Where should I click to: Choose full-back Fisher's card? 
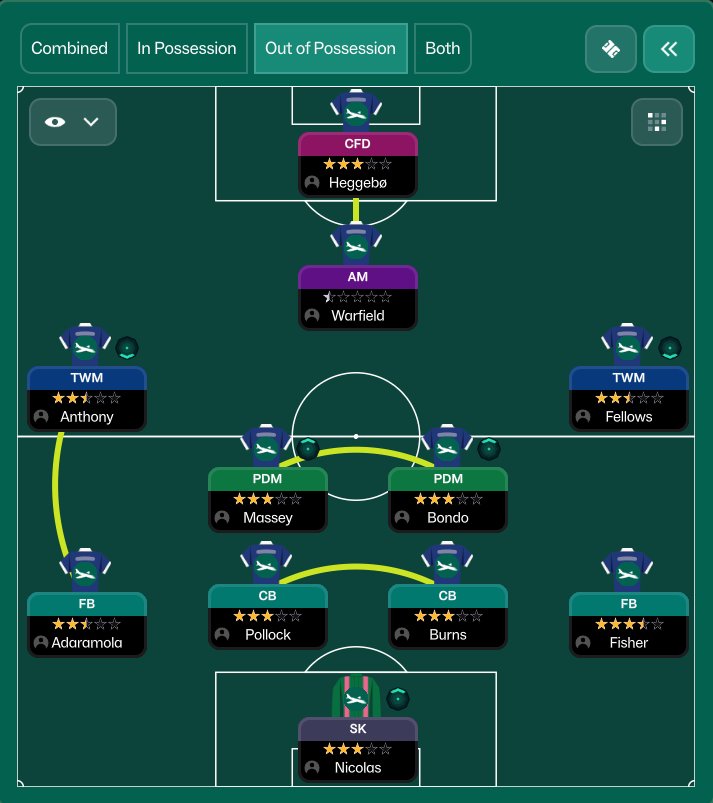(628, 623)
